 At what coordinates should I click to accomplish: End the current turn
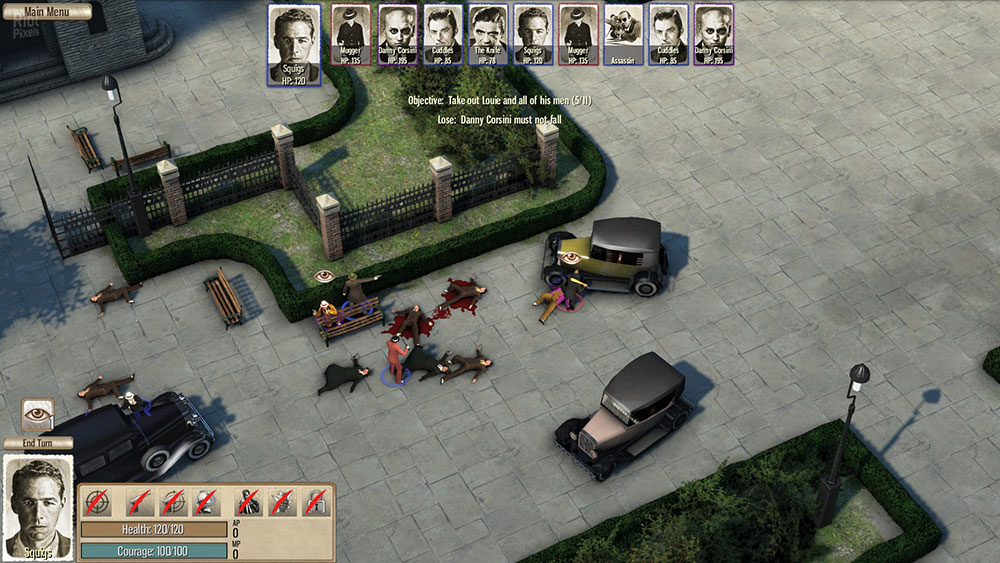[x=37, y=444]
